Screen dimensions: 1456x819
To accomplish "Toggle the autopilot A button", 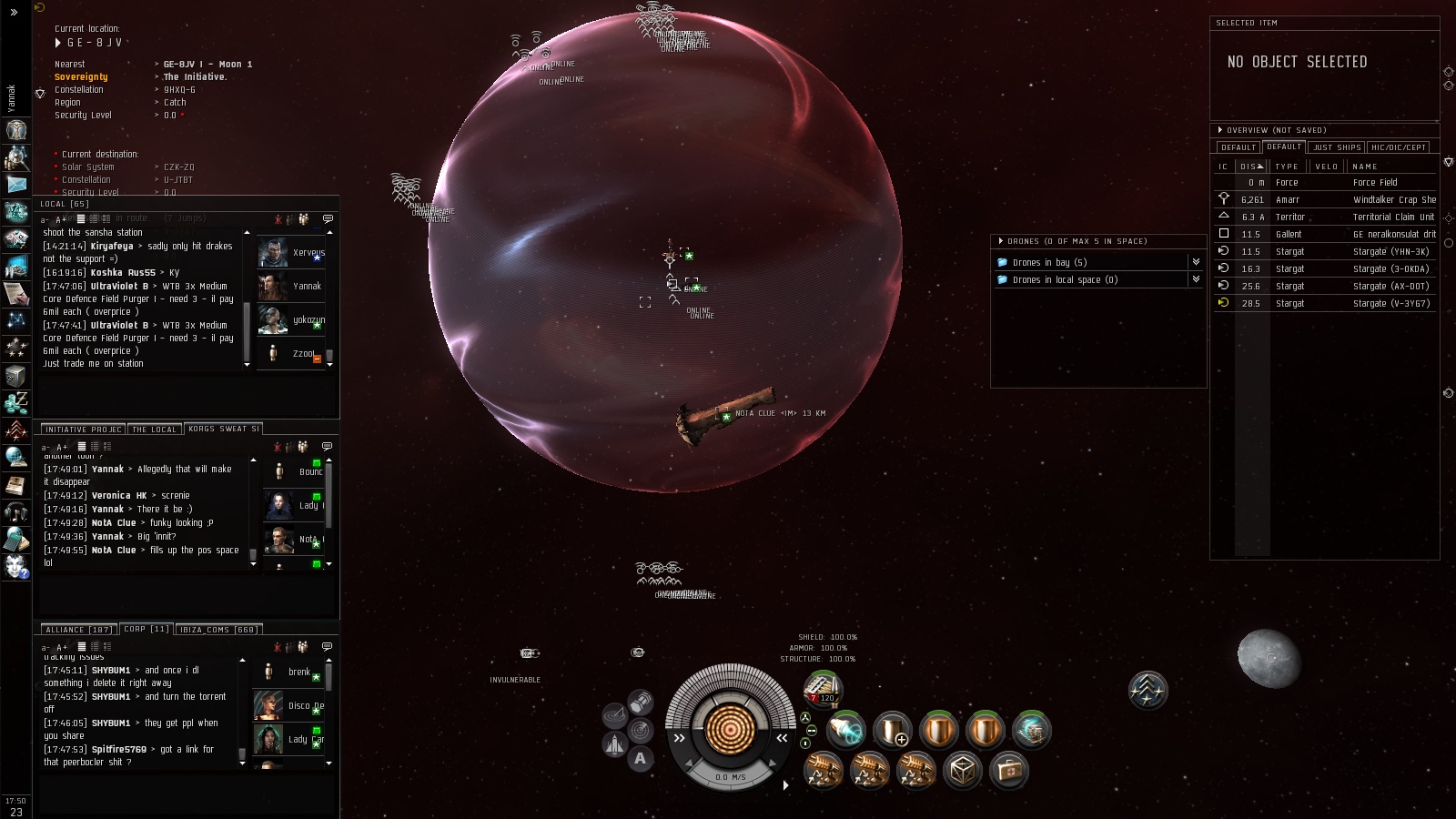I will [641, 758].
